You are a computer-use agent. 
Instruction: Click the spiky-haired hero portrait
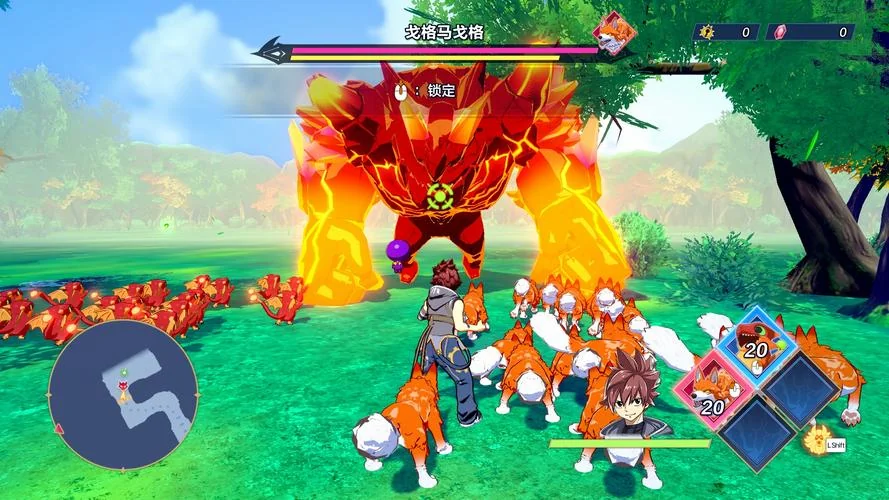click(x=629, y=399)
